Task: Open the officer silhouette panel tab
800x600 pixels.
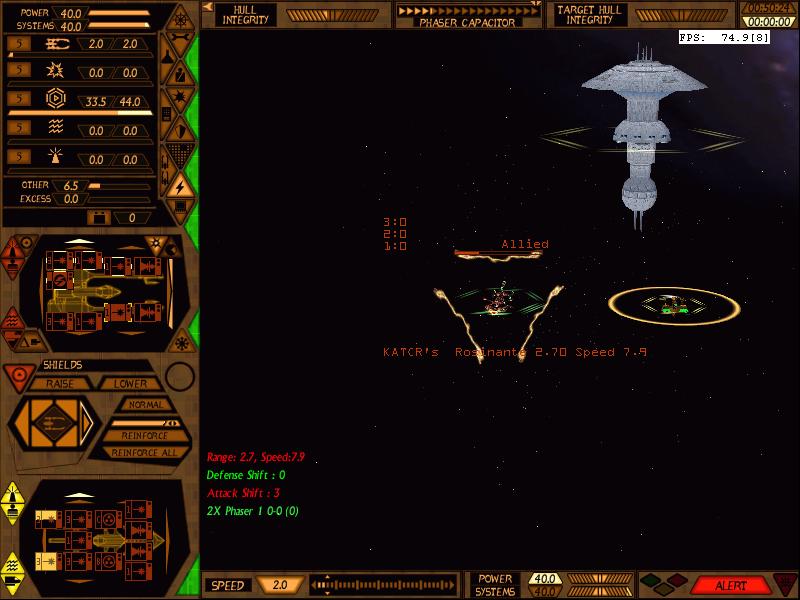Action: coord(178,73)
